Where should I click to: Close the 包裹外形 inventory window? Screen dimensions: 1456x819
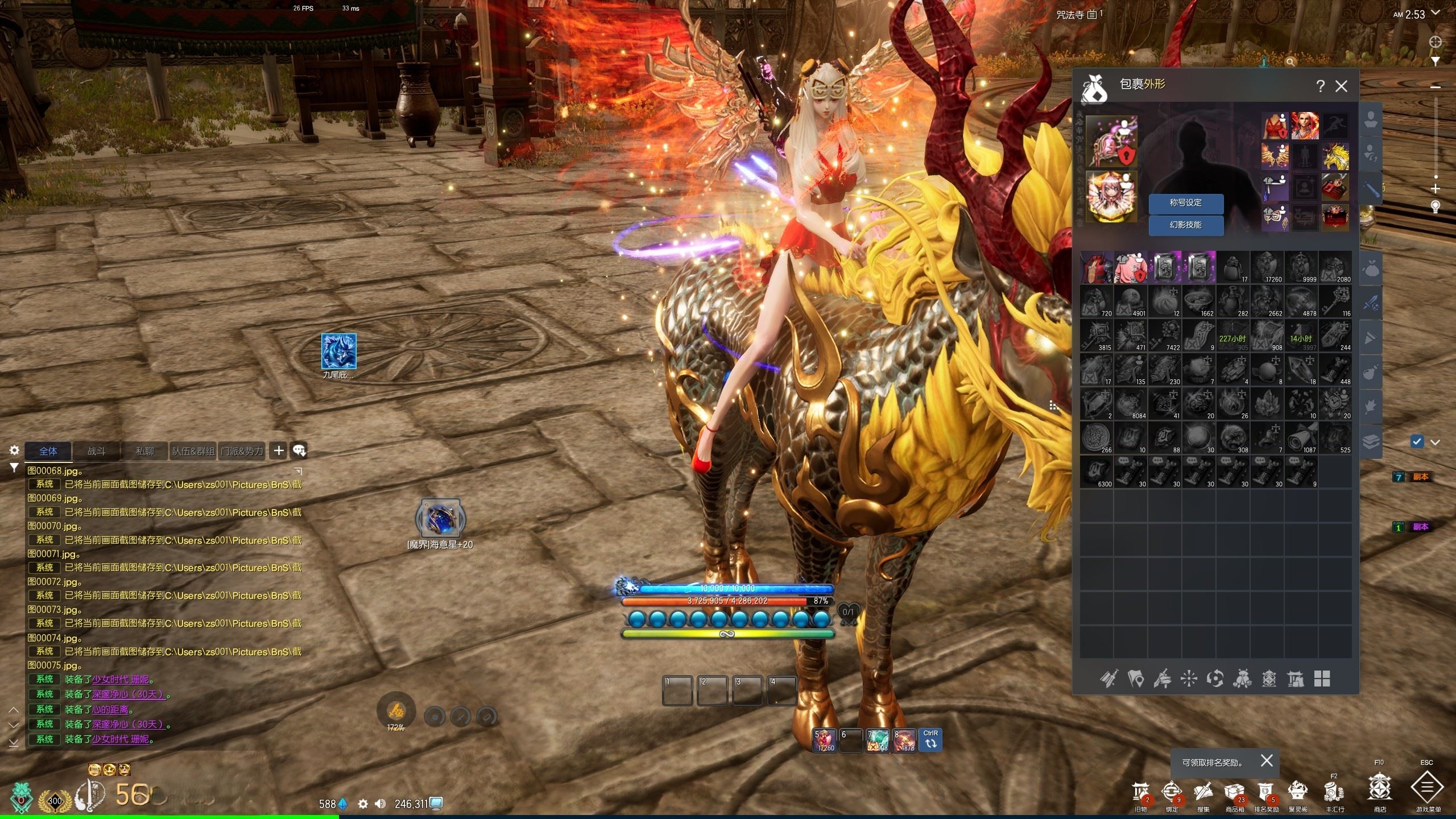coord(1341,86)
